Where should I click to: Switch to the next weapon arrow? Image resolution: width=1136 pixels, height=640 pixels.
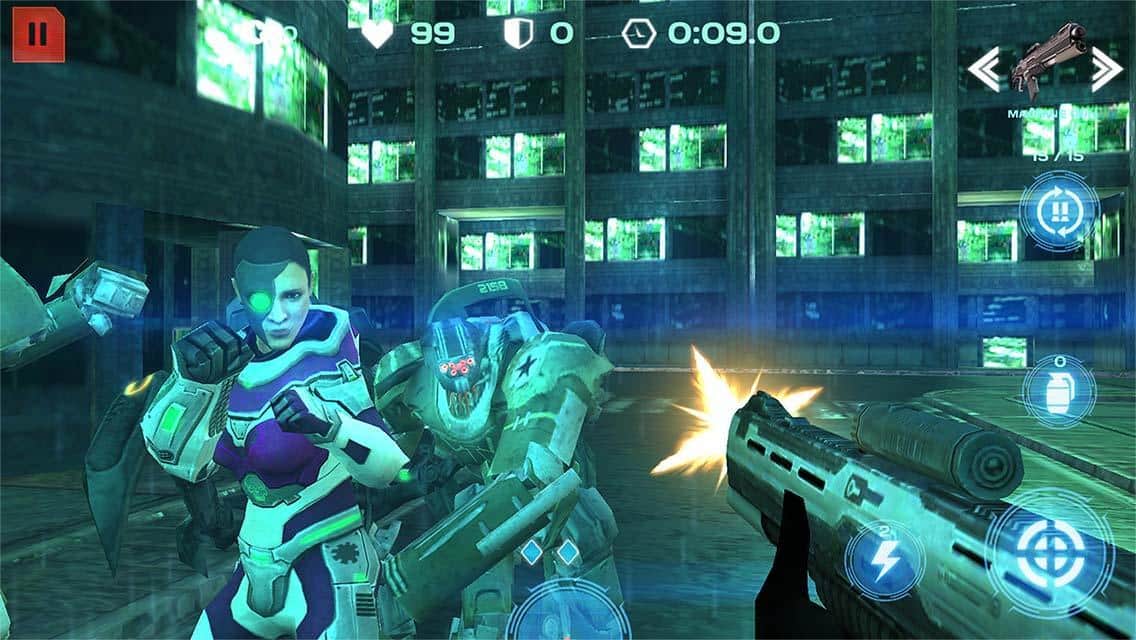pos(1106,69)
